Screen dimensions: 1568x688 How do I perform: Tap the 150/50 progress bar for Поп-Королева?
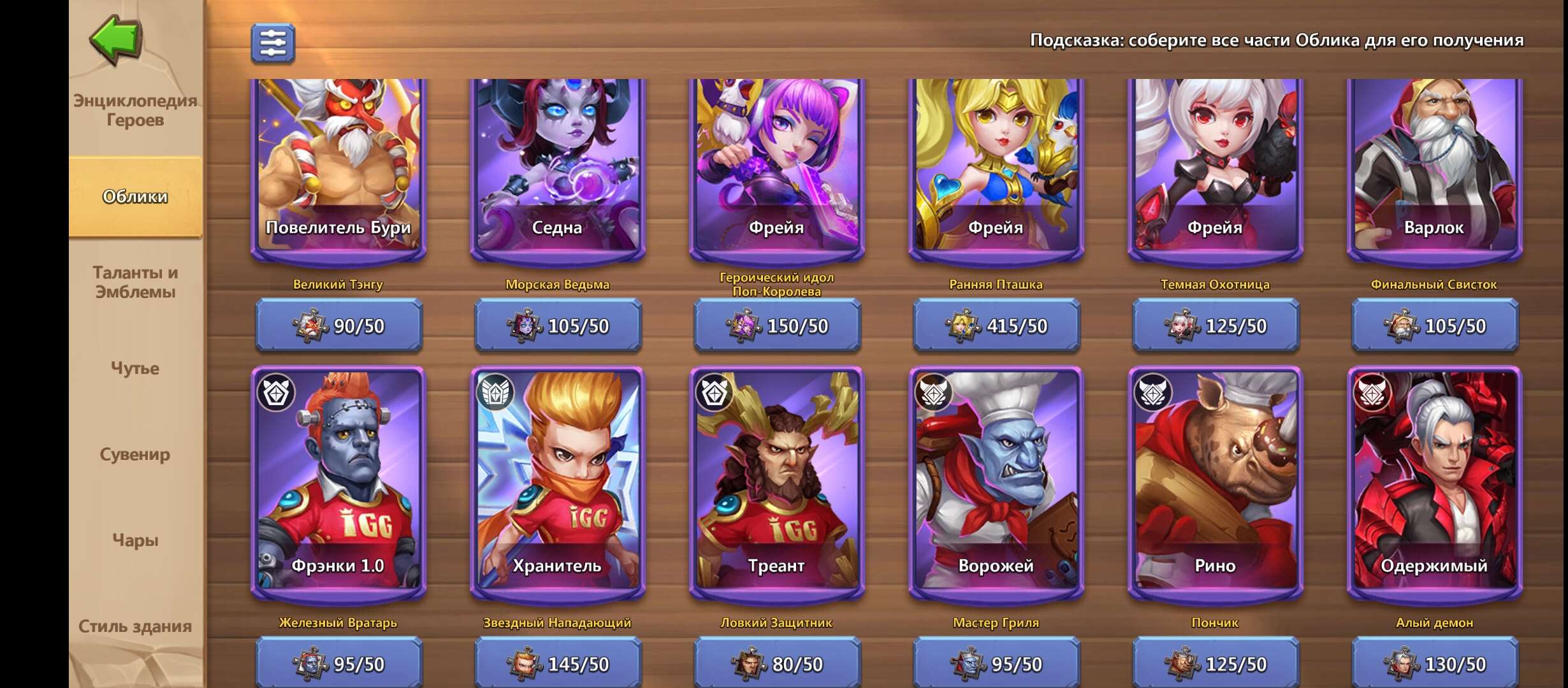point(780,327)
